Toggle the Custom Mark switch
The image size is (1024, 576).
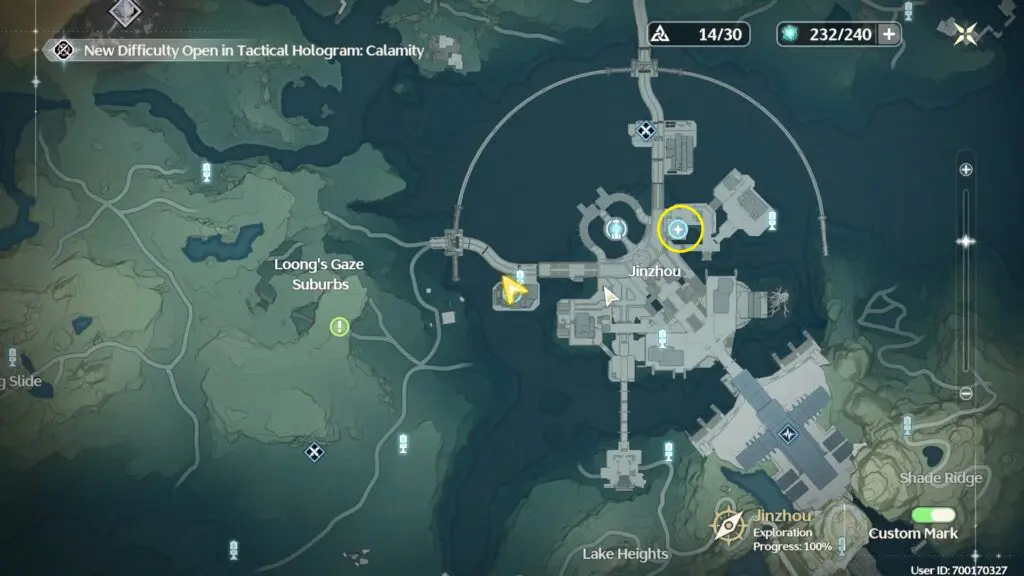point(934,515)
